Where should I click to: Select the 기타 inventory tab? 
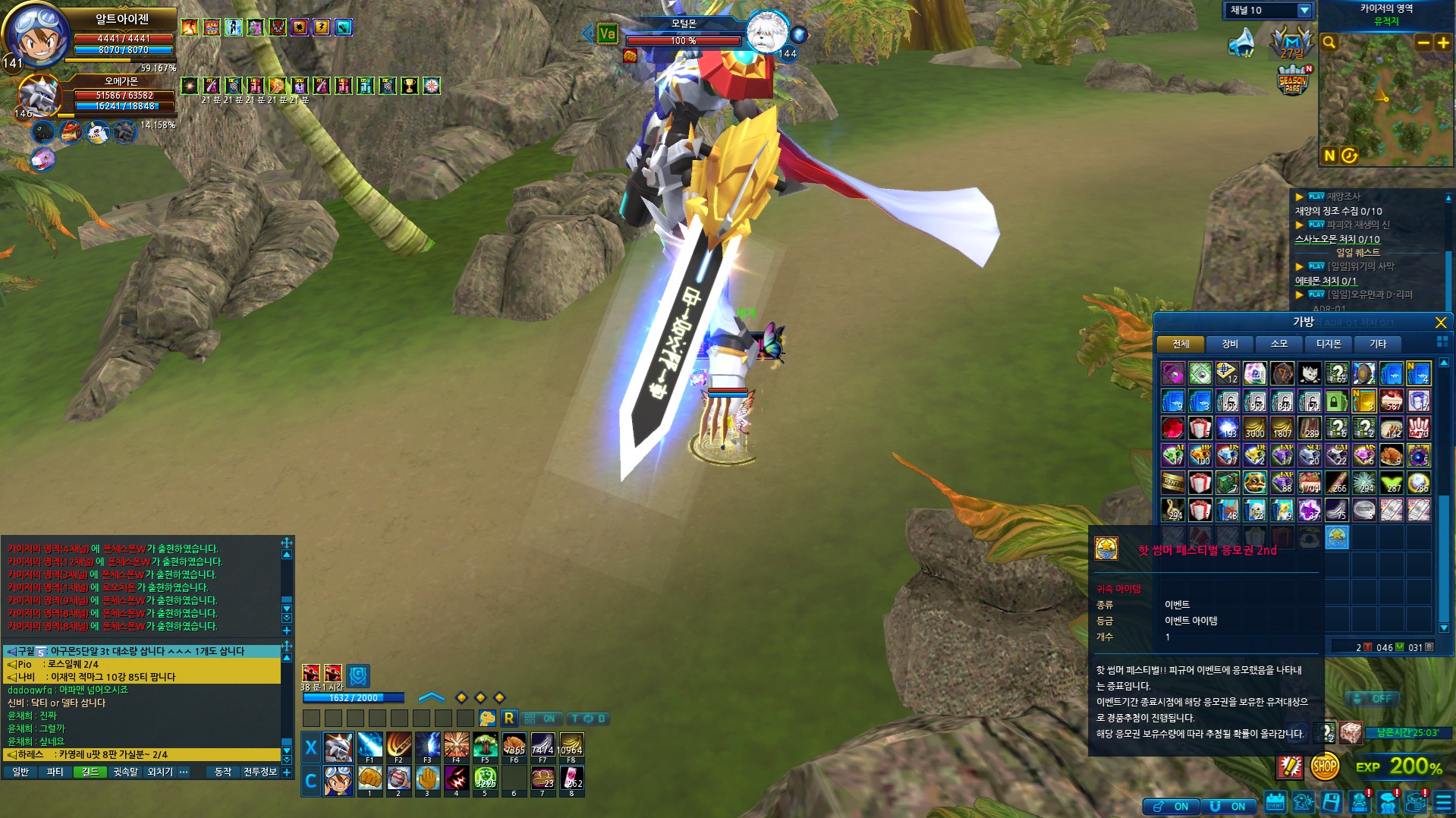point(1378,345)
